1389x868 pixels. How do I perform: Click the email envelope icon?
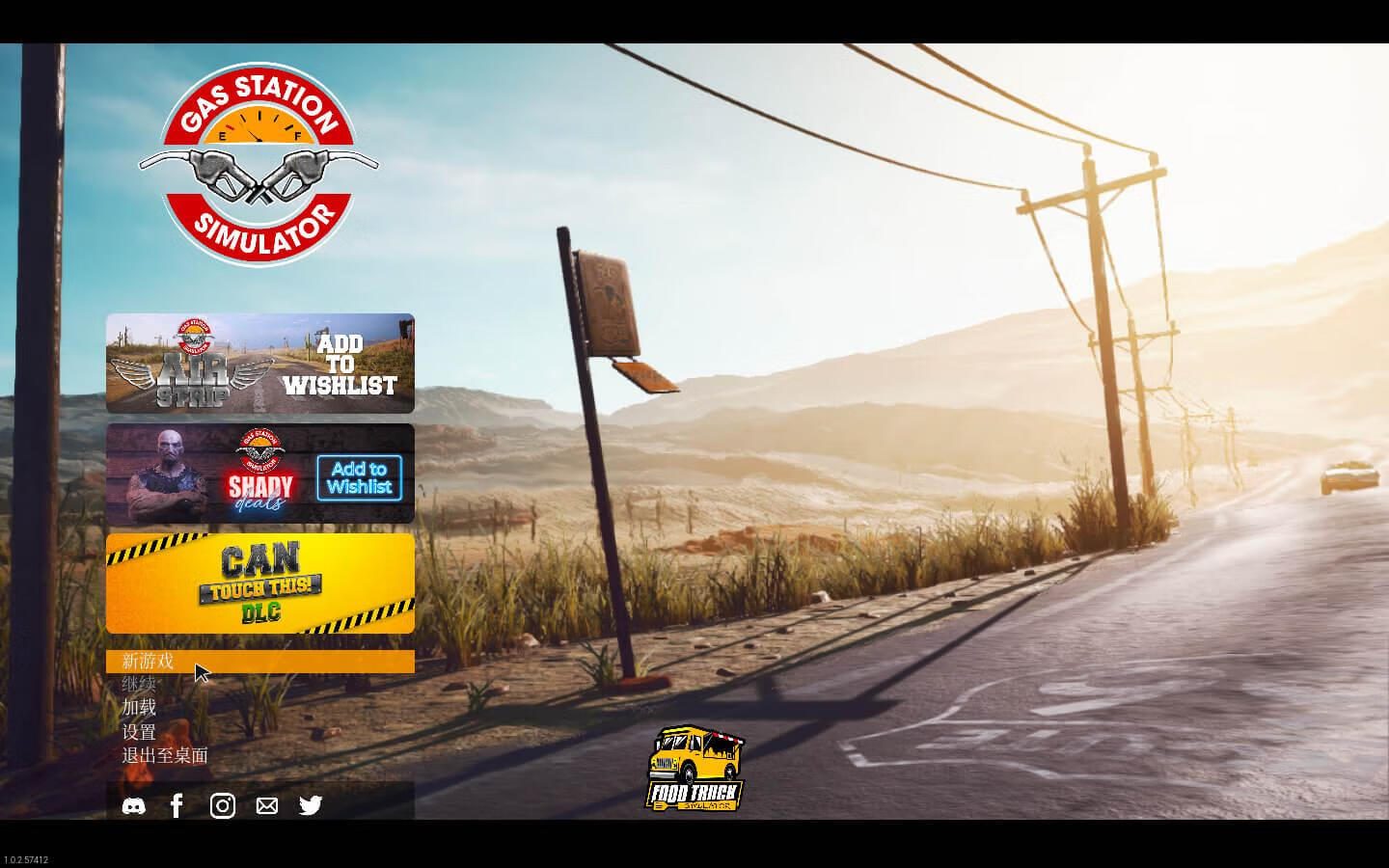tap(267, 806)
